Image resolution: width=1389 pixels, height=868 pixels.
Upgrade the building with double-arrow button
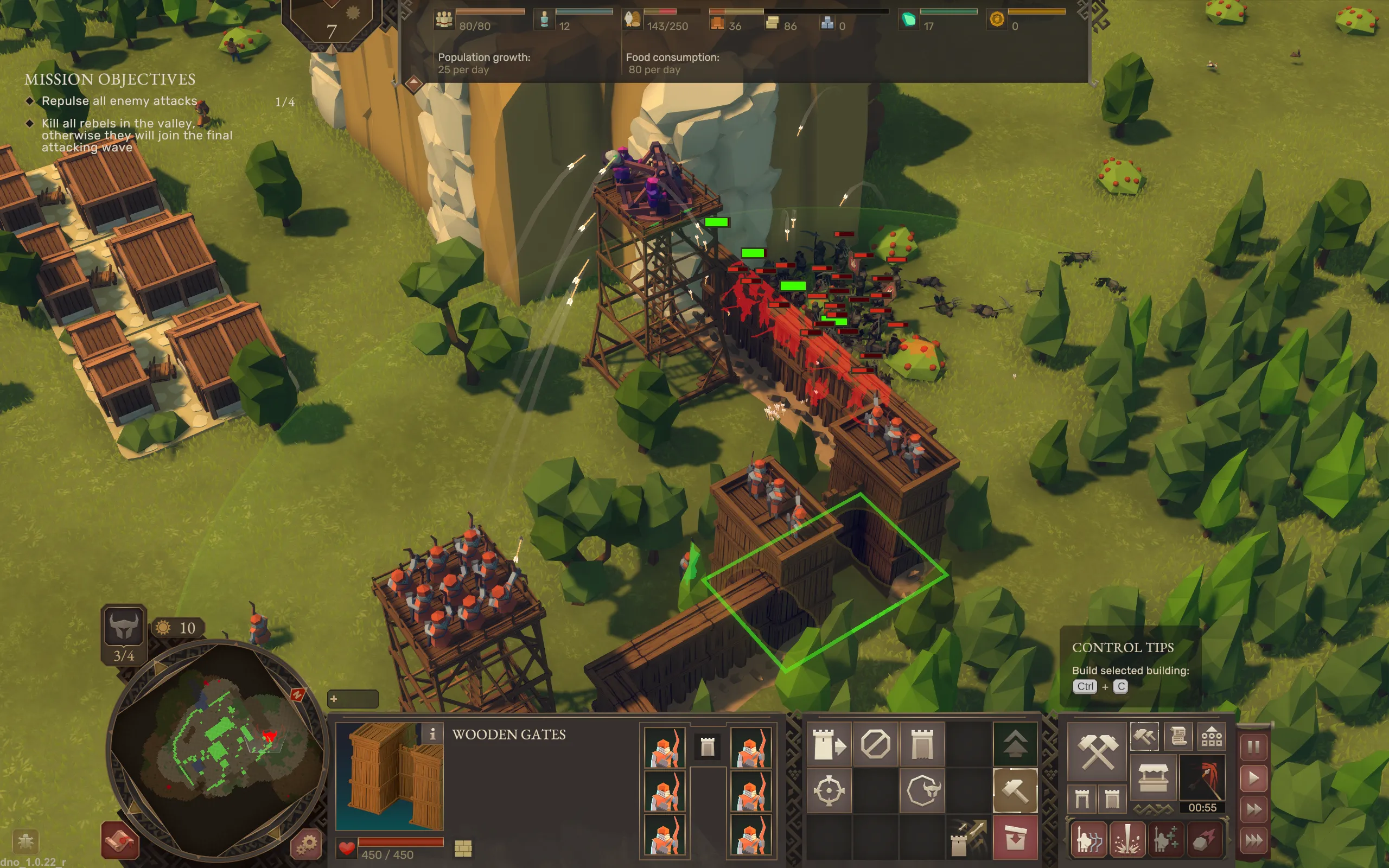click(x=1014, y=744)
